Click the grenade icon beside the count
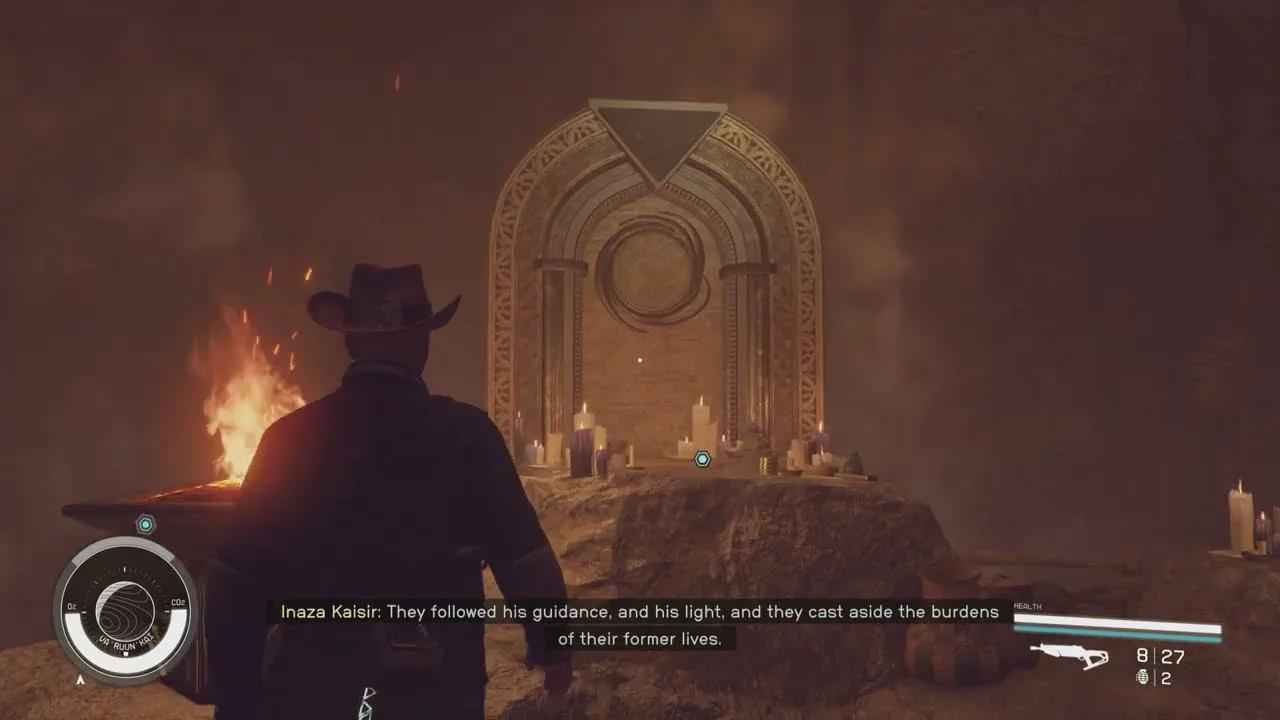This screenshot has height=720, width=1280. [x=1143, y=678]
